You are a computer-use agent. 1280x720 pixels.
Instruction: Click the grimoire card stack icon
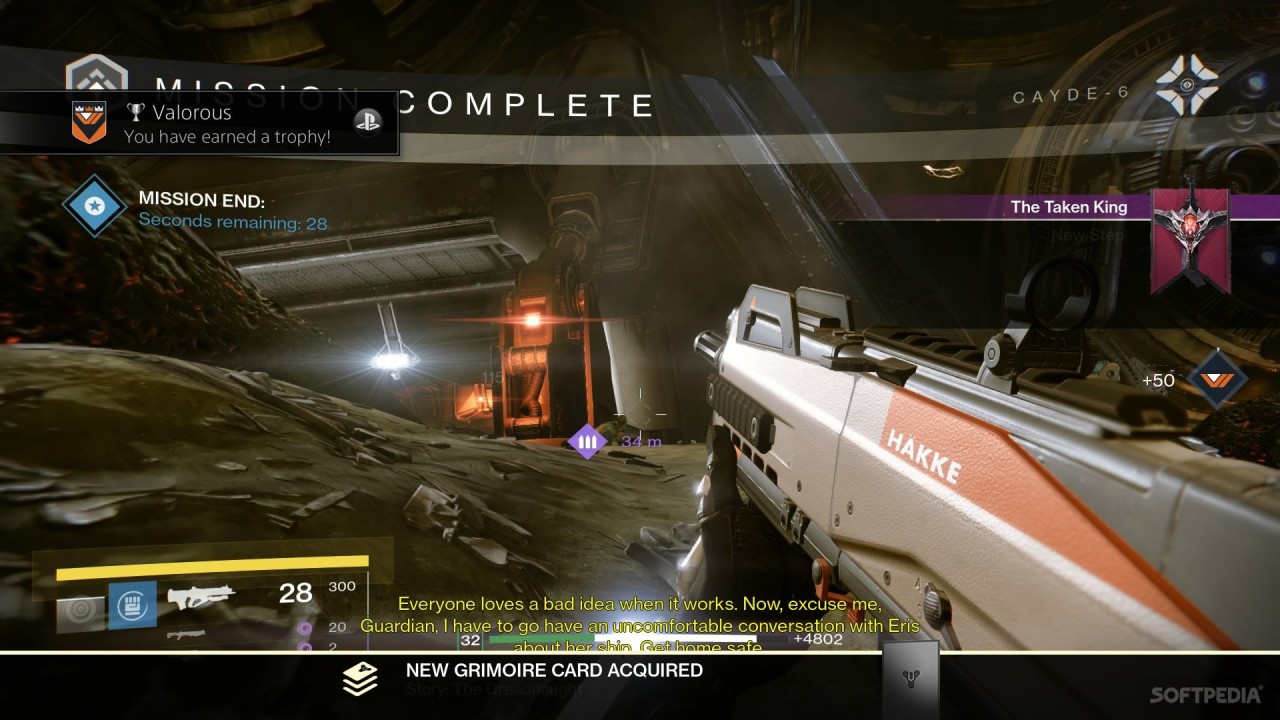click(x=360, y=678)
